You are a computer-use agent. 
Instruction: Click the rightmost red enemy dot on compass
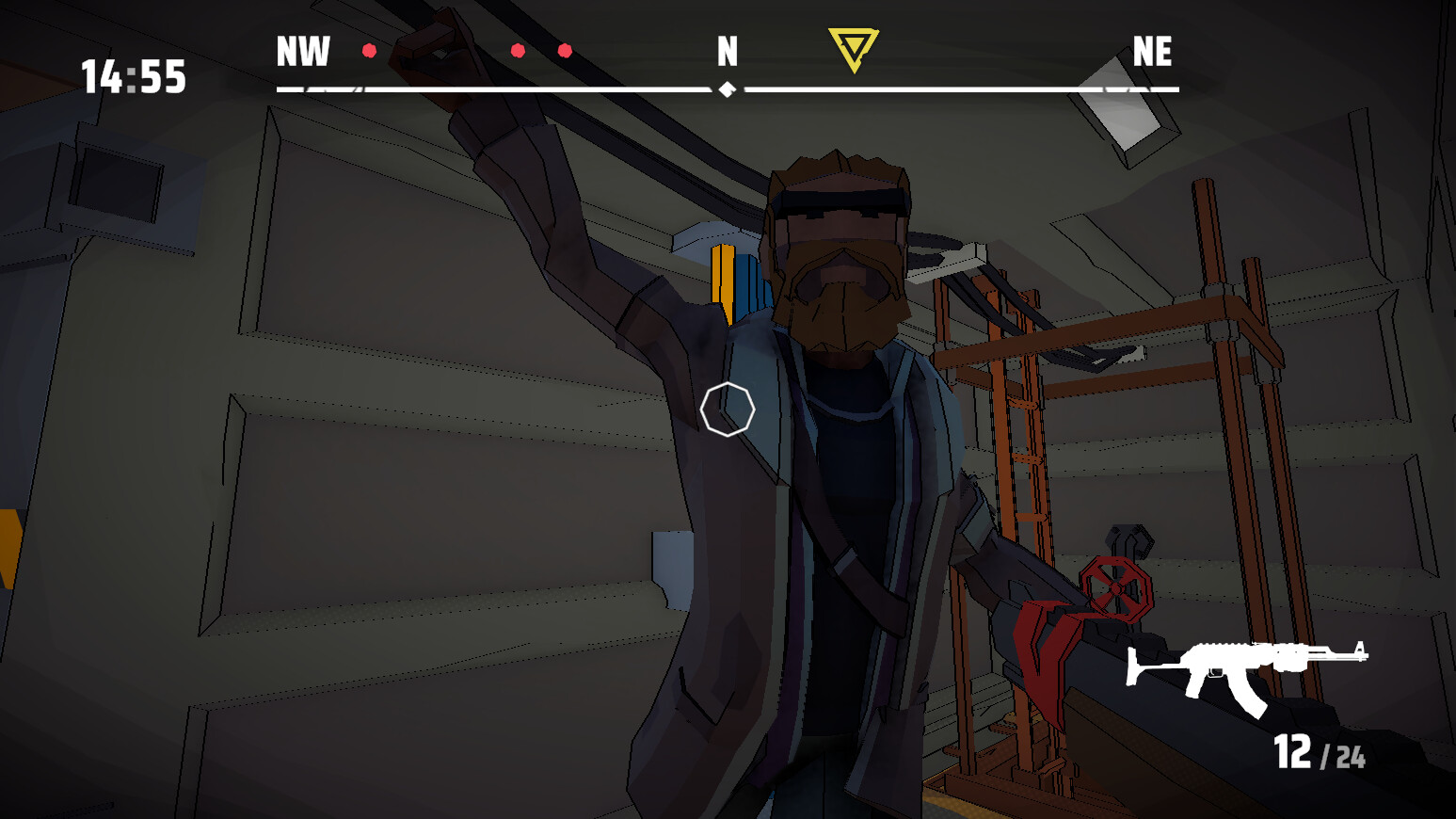coord(564,50)
